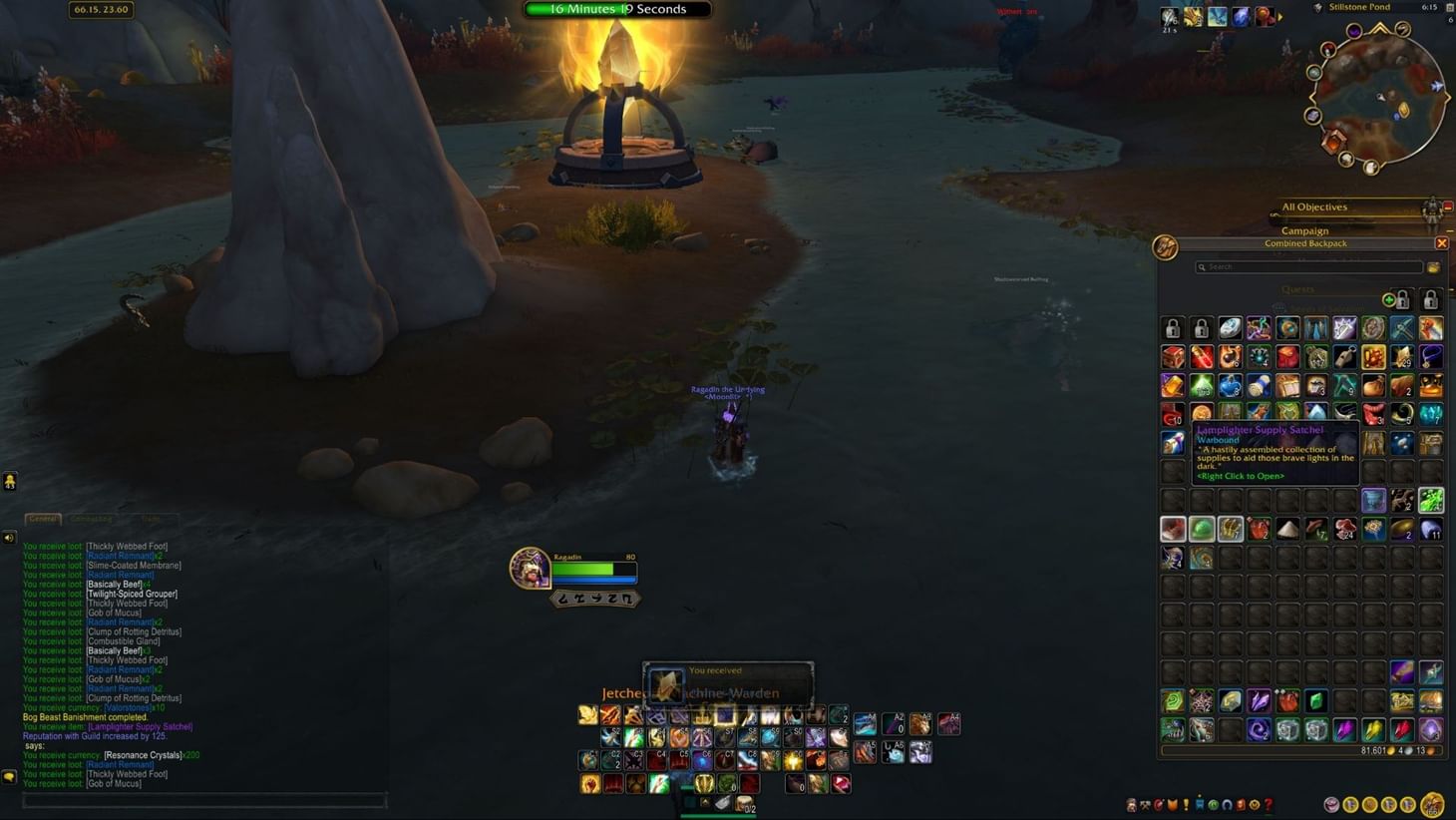
Task: Collapse the Quests section inside the backpack
Action: click(1298, 288)
